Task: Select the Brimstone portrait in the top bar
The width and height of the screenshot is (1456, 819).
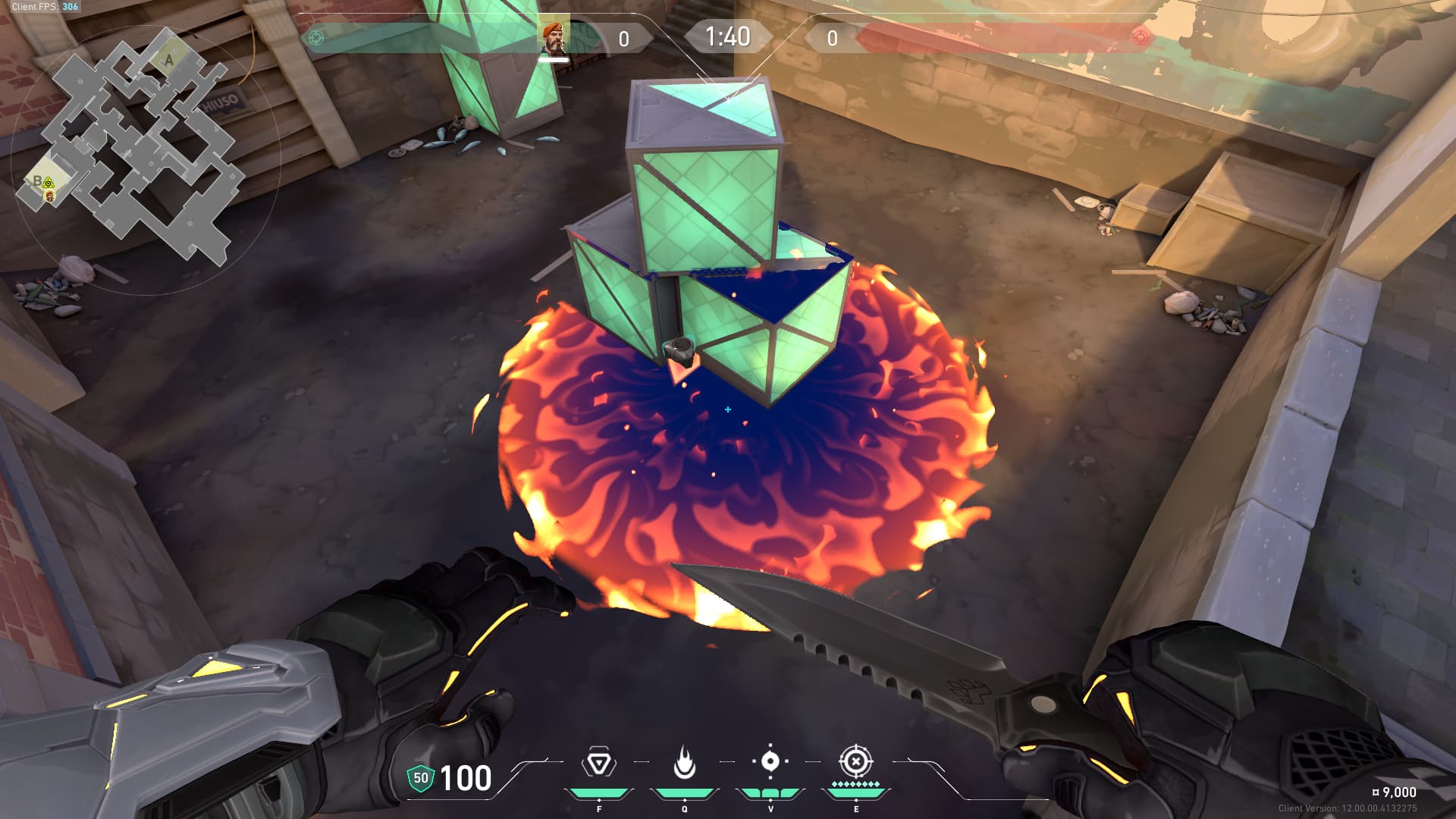Action: [x=554, y=37]
